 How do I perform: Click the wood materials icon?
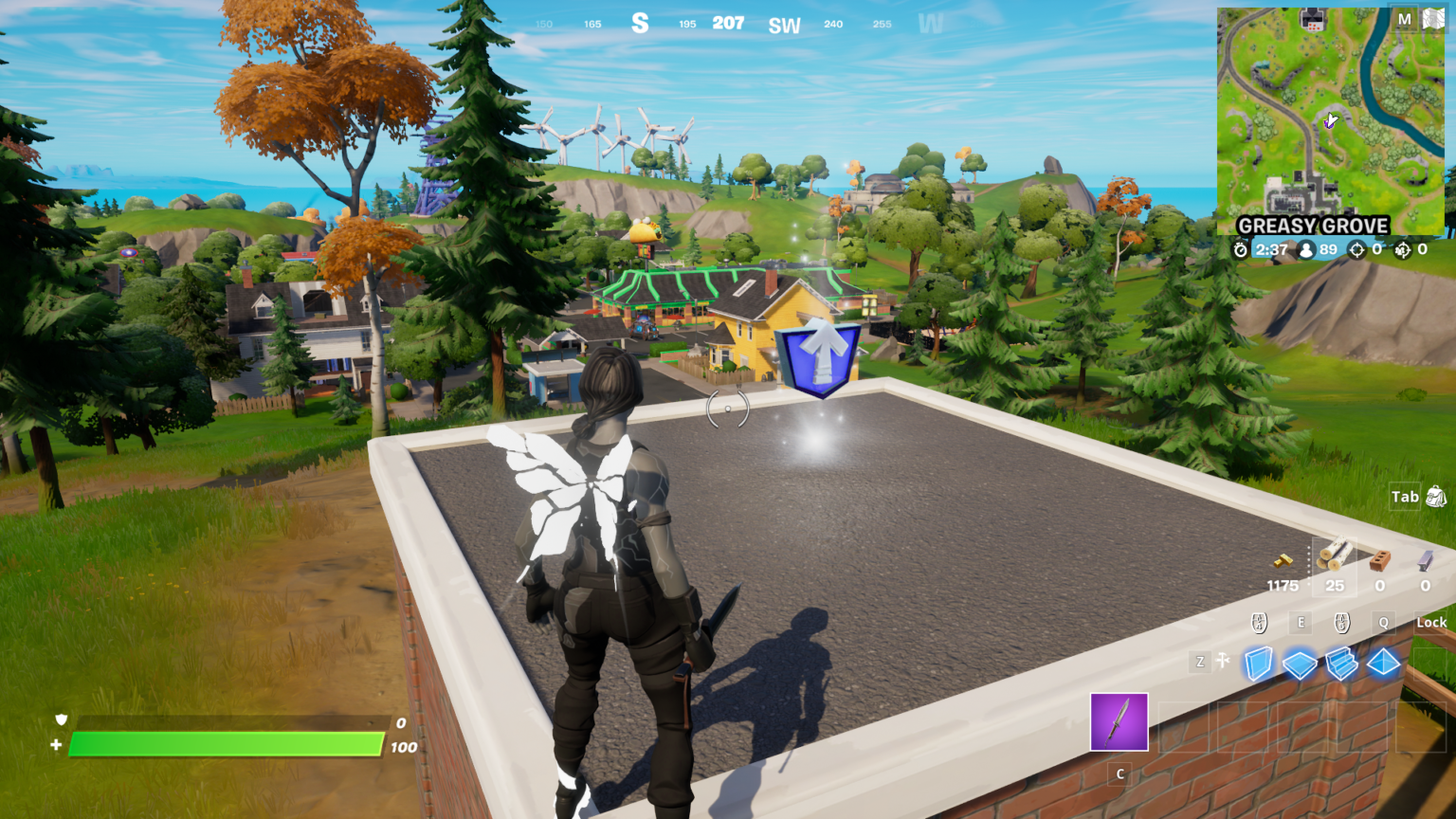(1335, 557)
